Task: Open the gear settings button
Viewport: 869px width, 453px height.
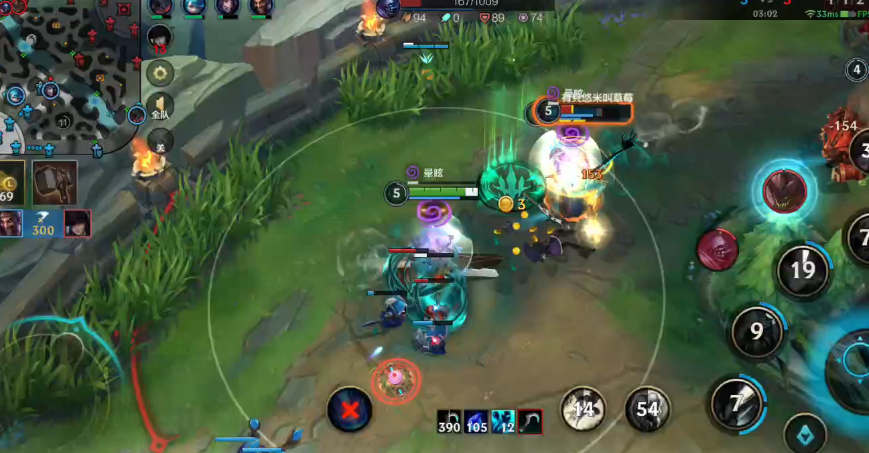Action: pyautogui.click(x=160, y=73)
